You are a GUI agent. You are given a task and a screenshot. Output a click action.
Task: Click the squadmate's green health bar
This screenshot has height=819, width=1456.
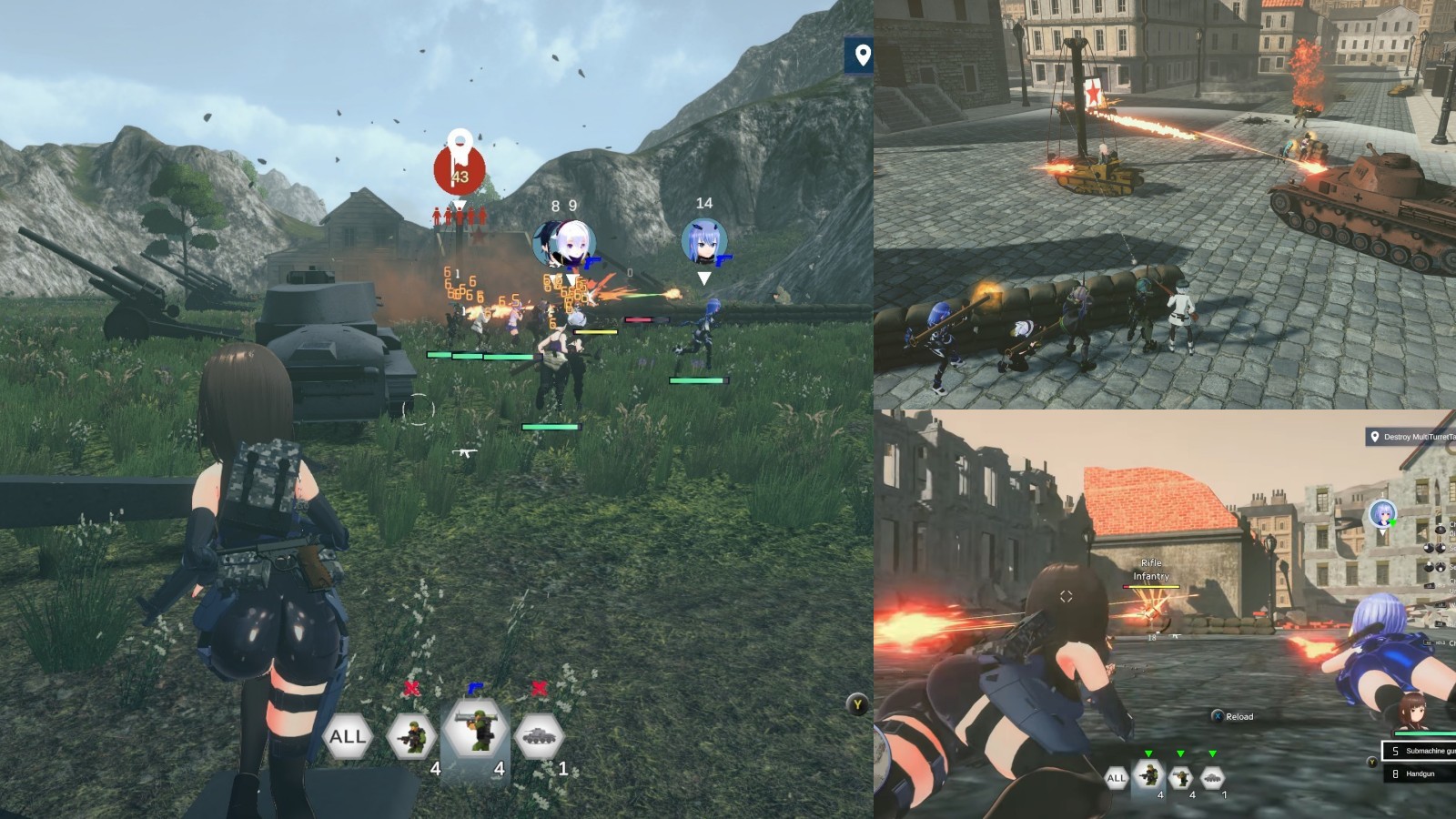tap(701, 381)
